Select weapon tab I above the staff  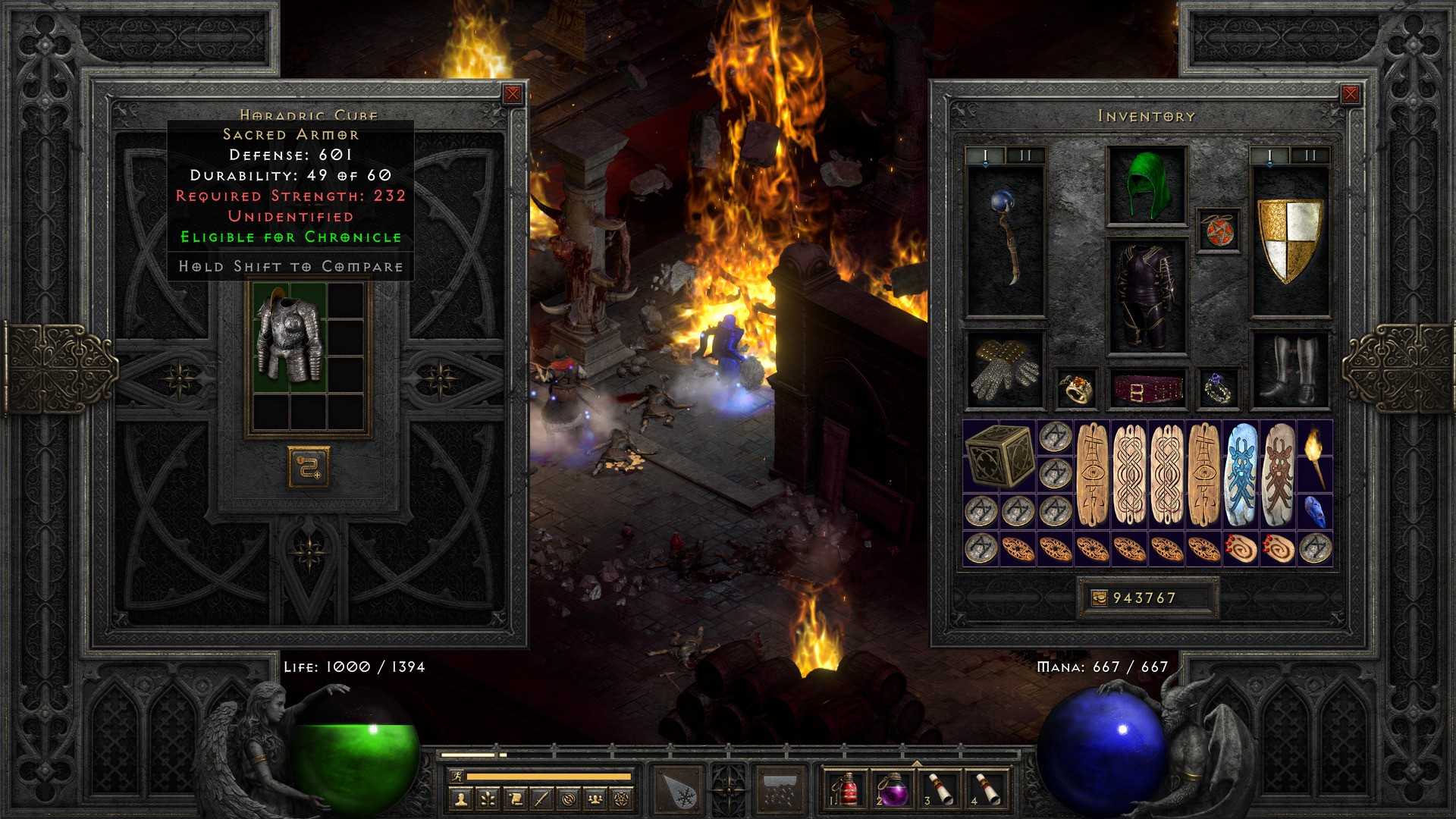985,155
